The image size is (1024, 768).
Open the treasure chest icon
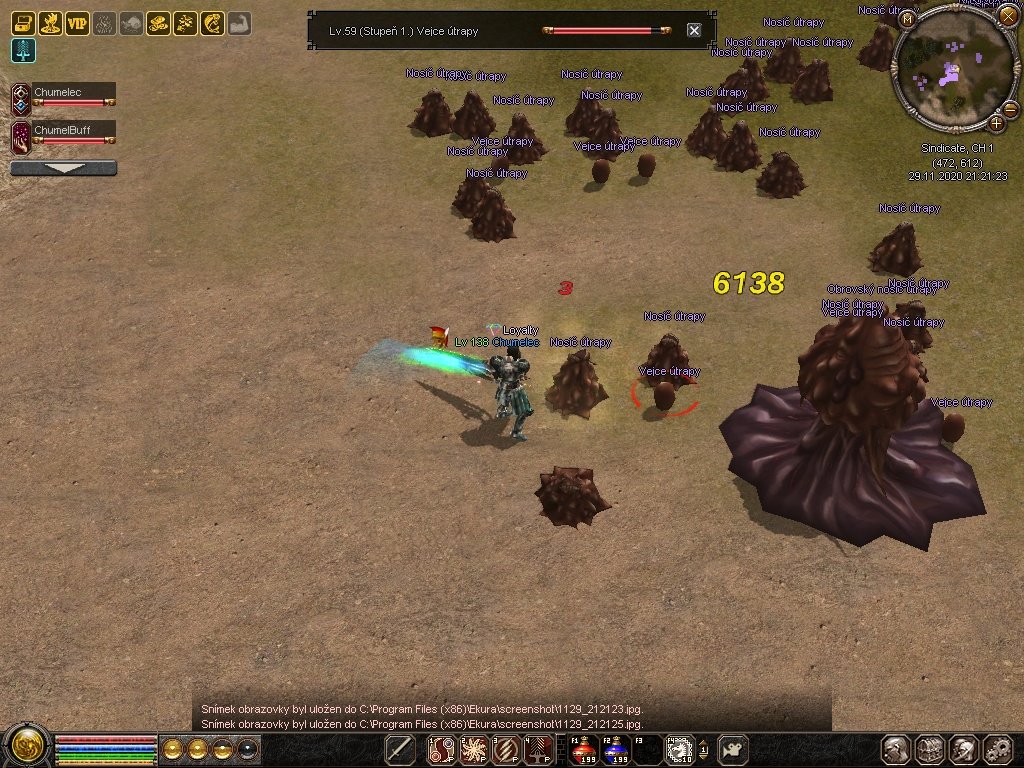[23, 23]
